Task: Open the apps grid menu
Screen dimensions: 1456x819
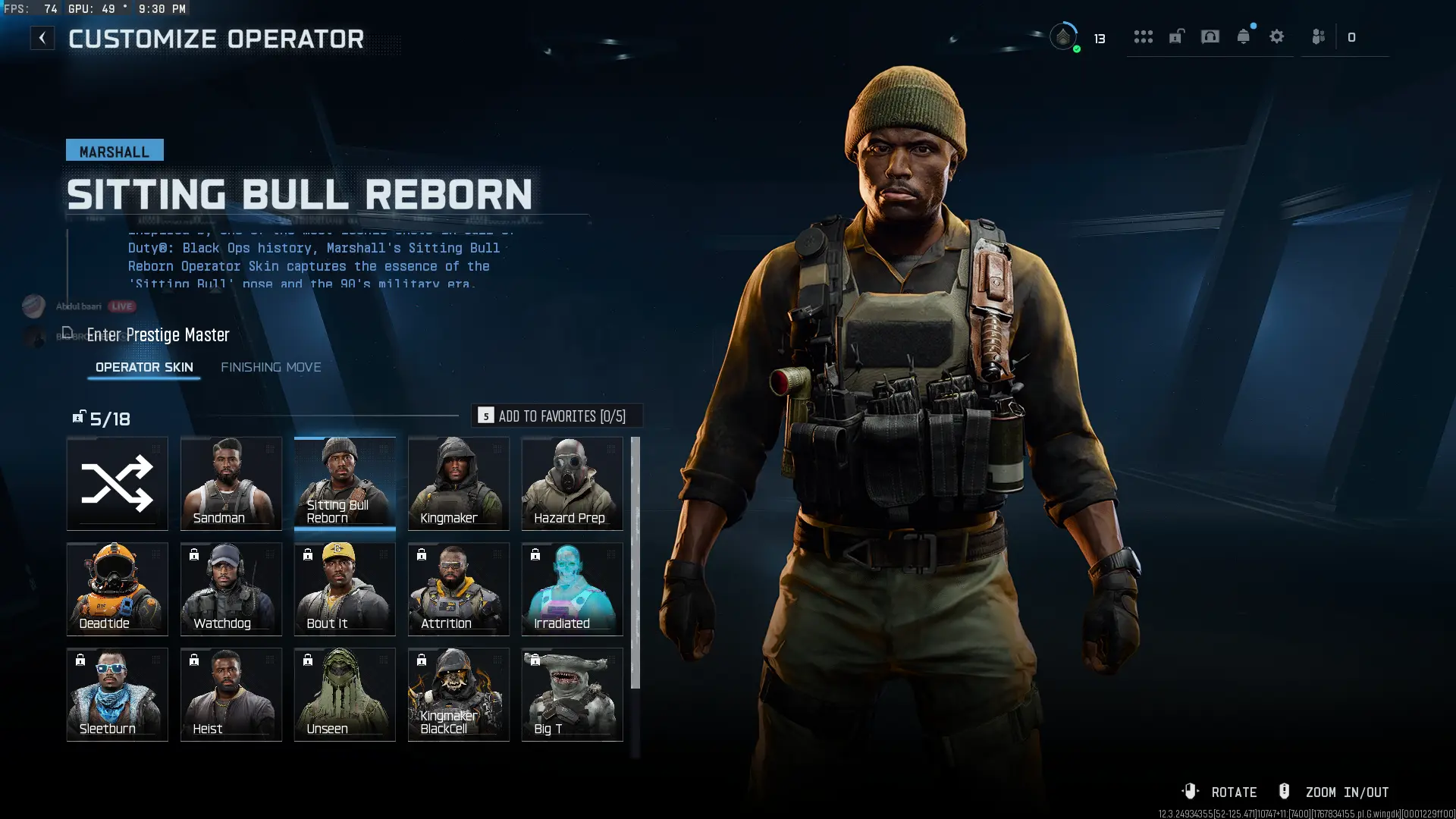Action: point(1144,36)
